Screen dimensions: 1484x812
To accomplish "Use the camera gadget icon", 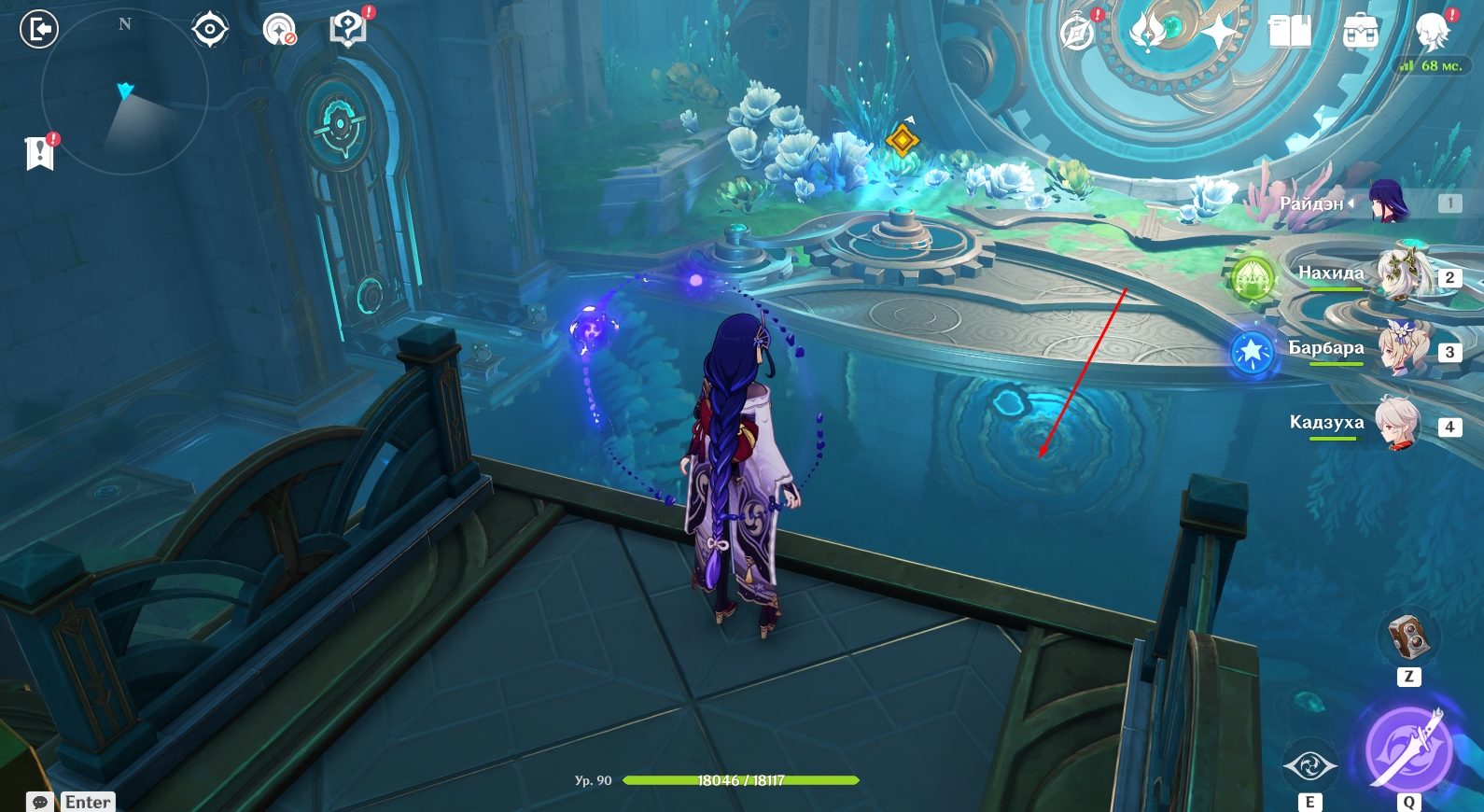I will pos(1408,637).
